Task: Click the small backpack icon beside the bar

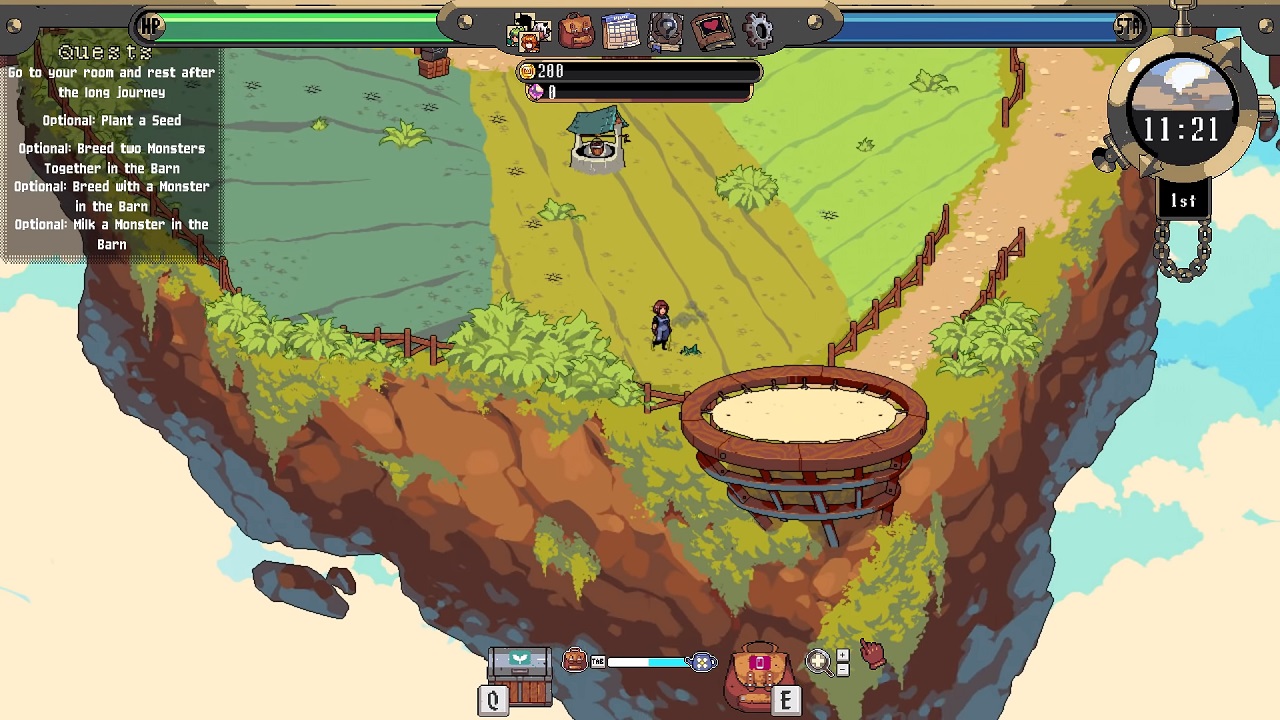Action: coord(575,660)
